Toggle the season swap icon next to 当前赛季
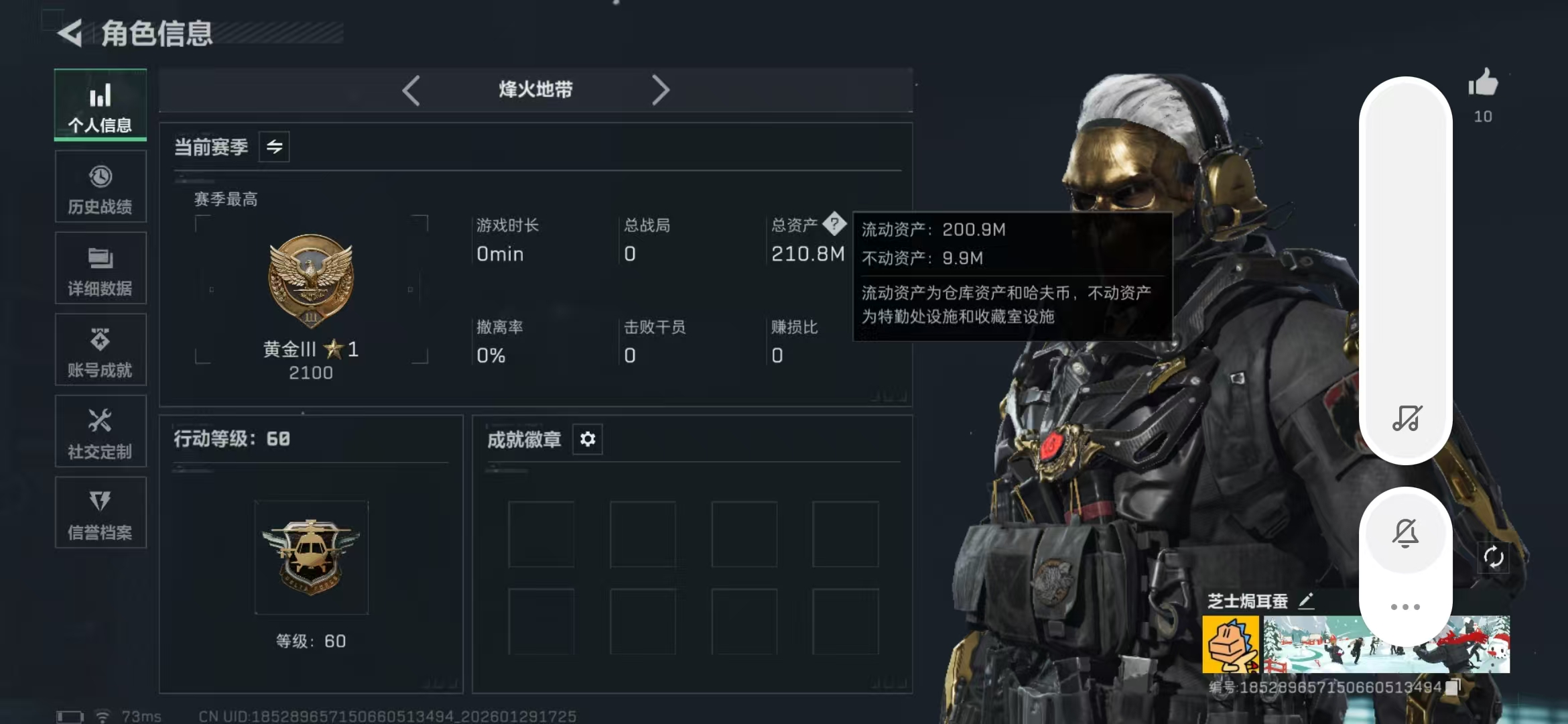This screenshot has height=724, width=1568. [x=275, y=146]
